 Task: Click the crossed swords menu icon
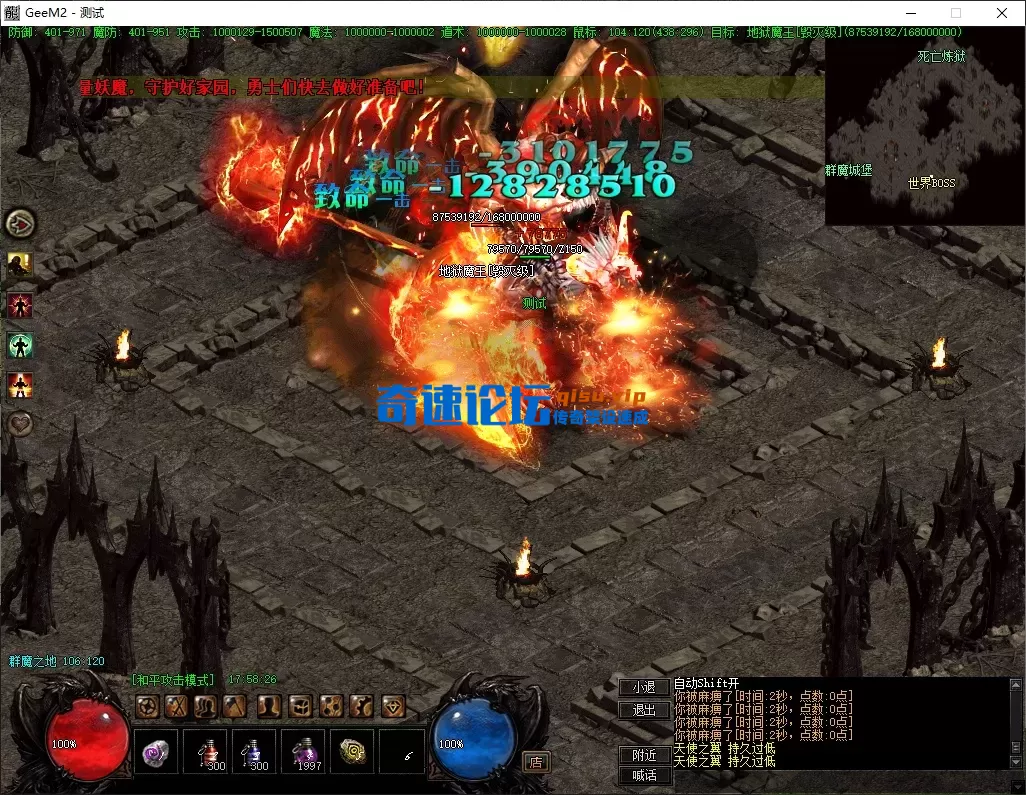(177, 706)
